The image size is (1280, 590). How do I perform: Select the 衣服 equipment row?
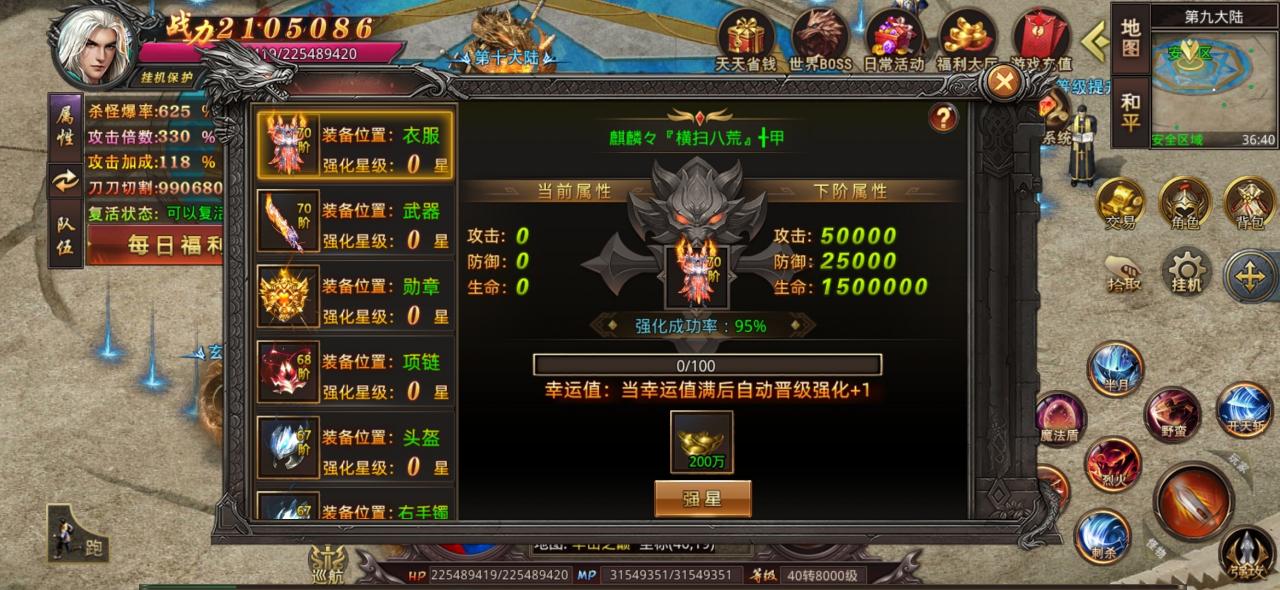pyautogui.click(x=355, y=144)
